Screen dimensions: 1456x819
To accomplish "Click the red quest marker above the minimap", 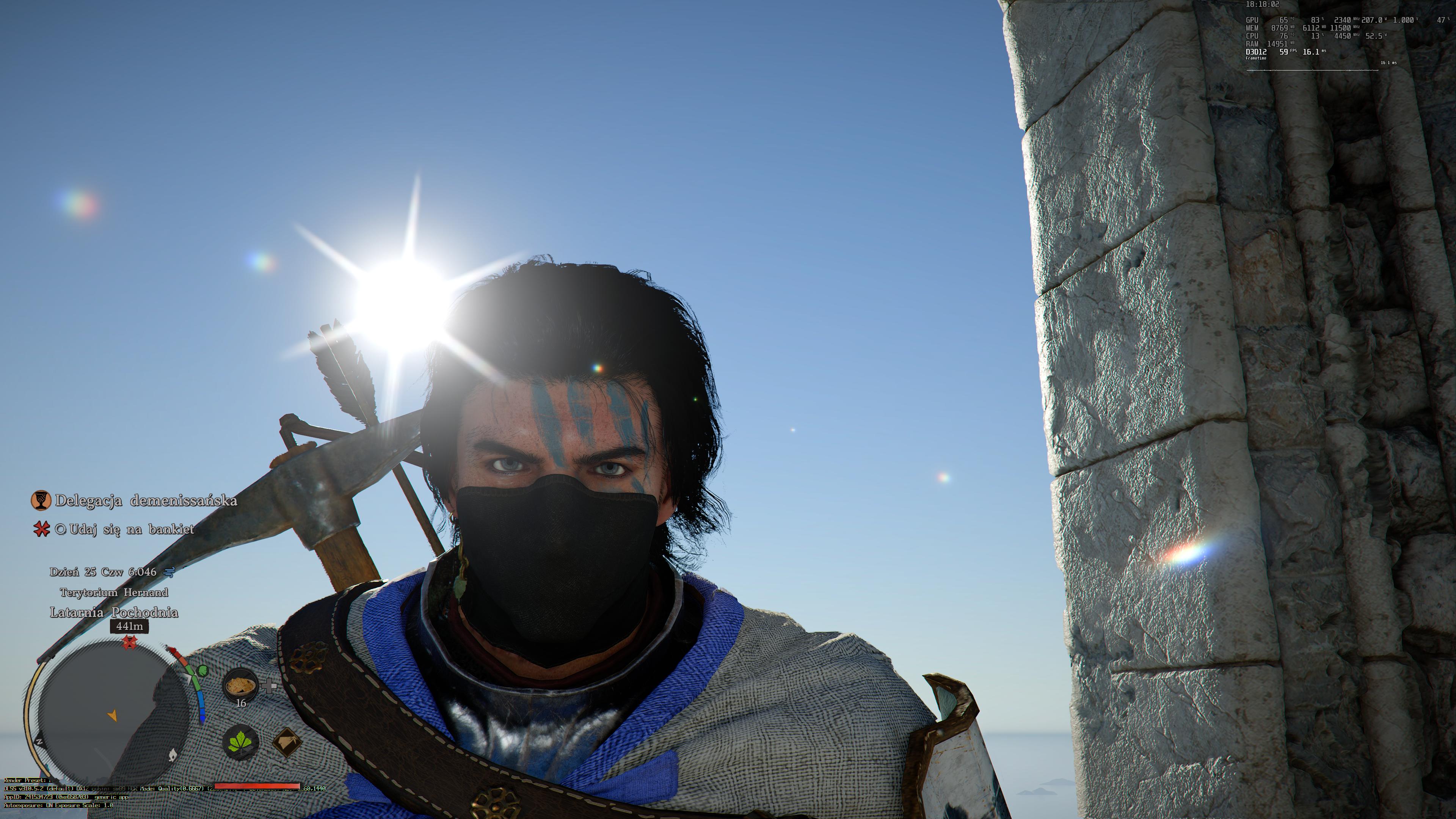I will click(x=130, y=642).
